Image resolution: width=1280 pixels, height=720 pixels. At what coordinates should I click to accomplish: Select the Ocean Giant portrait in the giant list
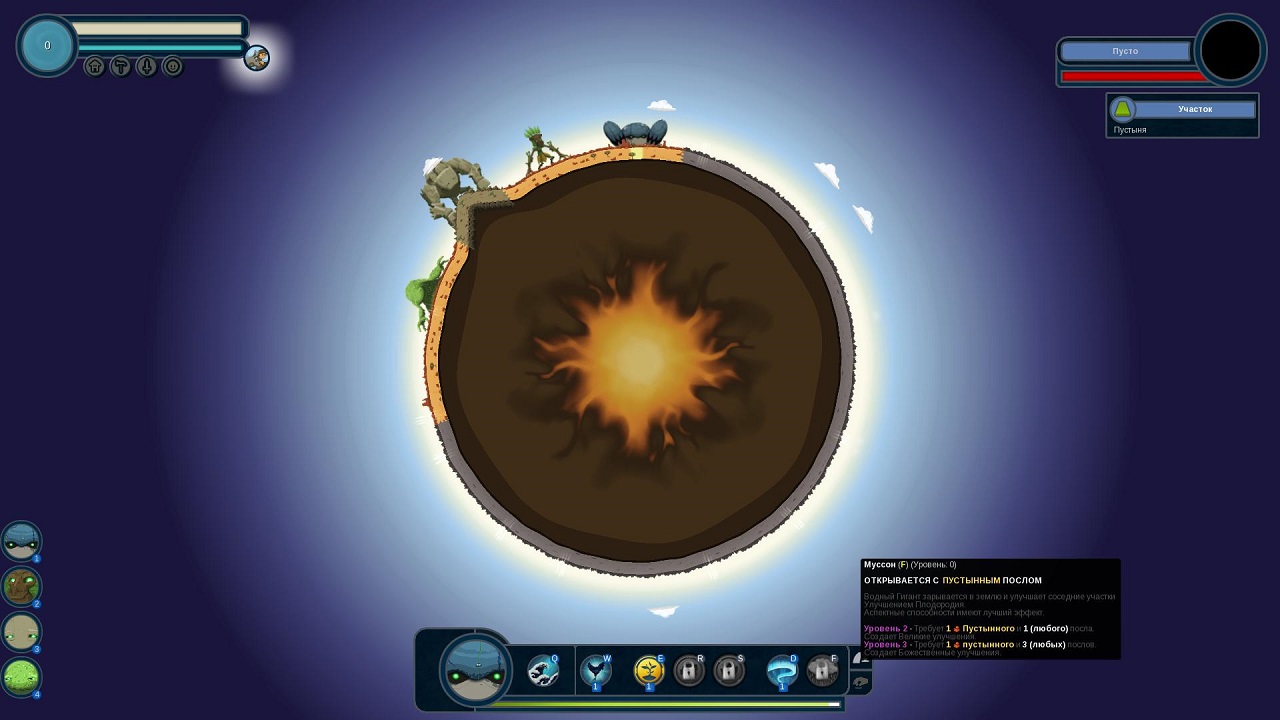[x=21, y=541]
